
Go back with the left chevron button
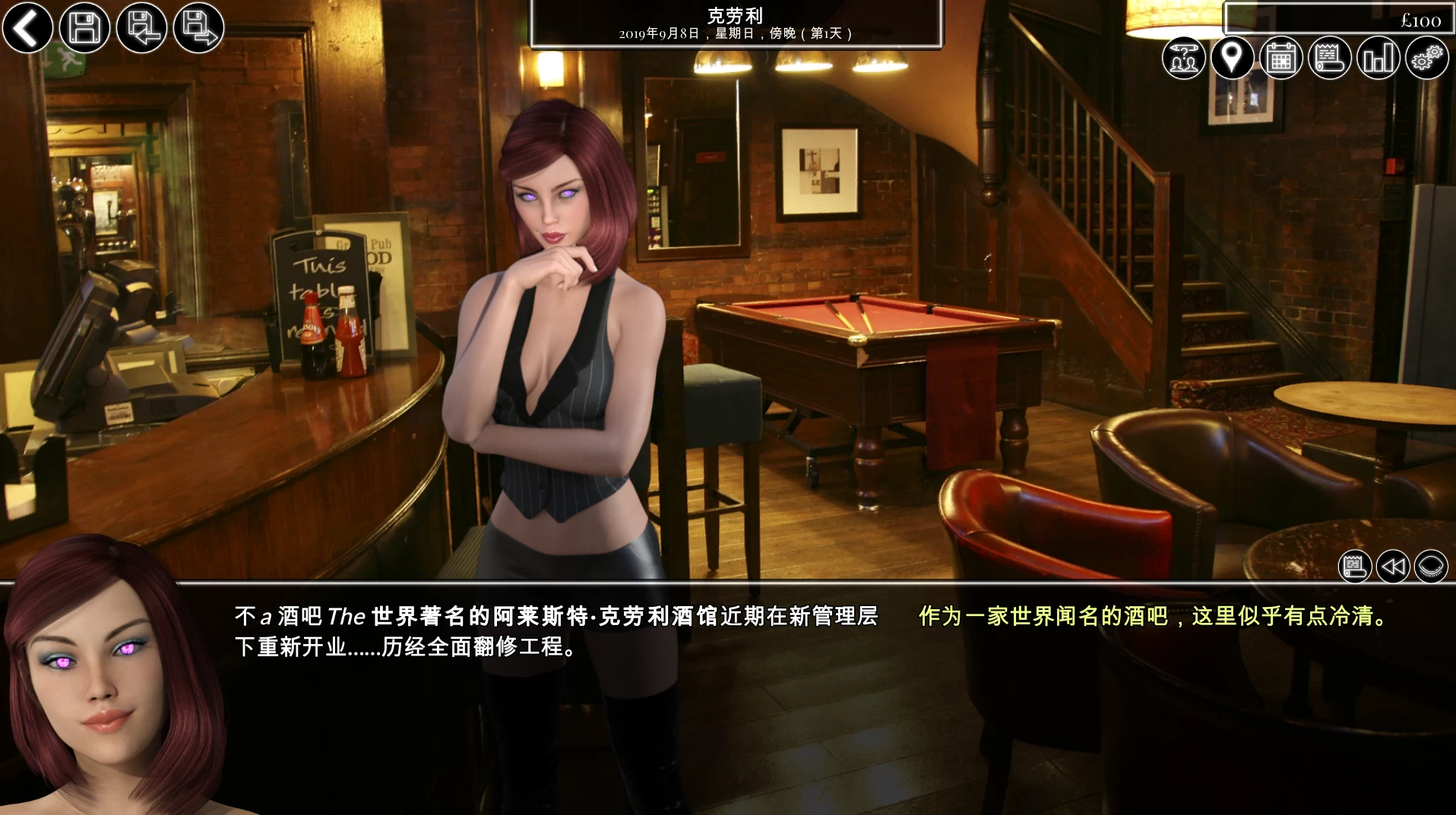pyautogui.click(x=27, y=28)
